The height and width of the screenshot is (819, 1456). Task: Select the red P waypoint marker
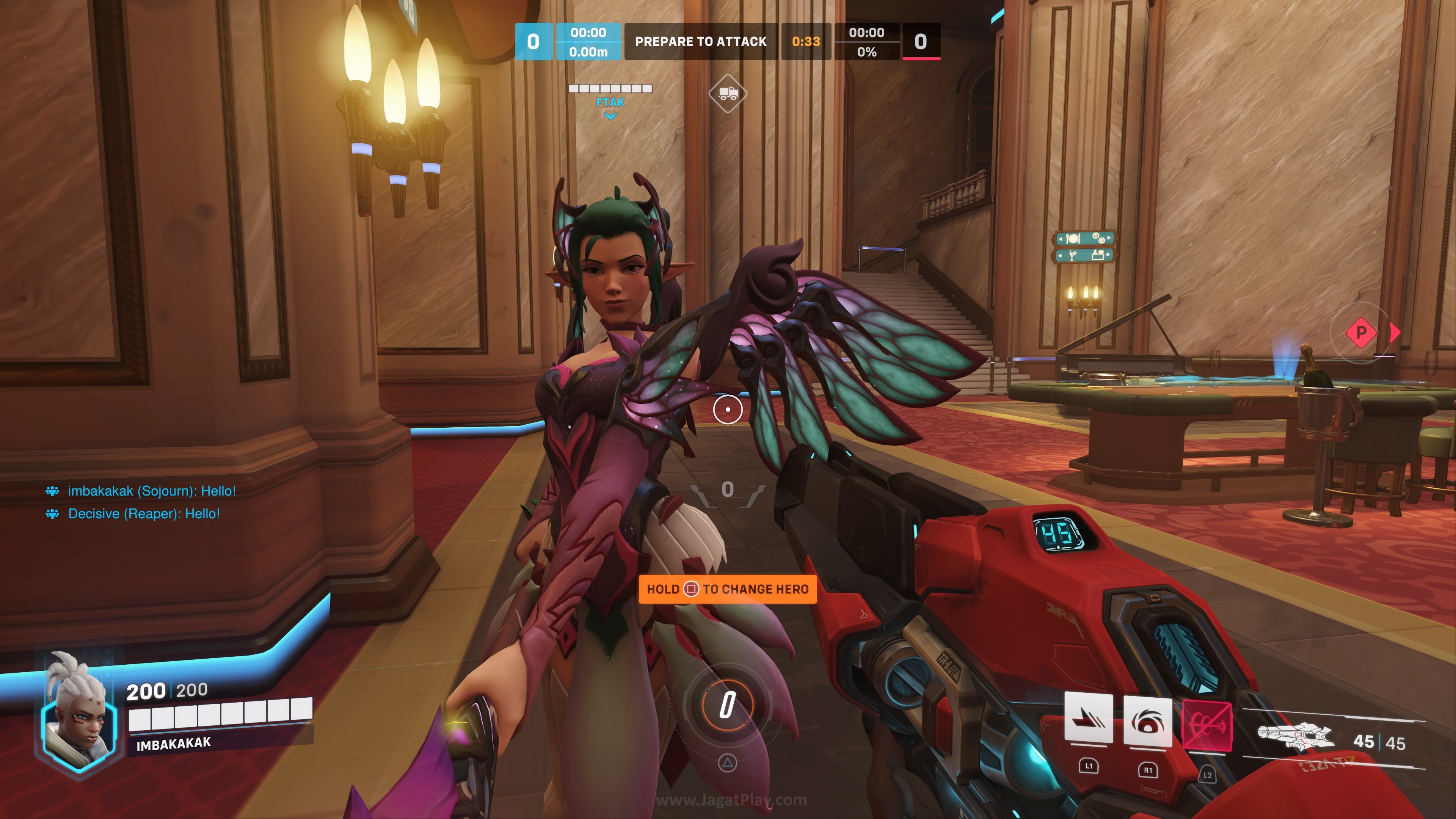[1361, 333]
